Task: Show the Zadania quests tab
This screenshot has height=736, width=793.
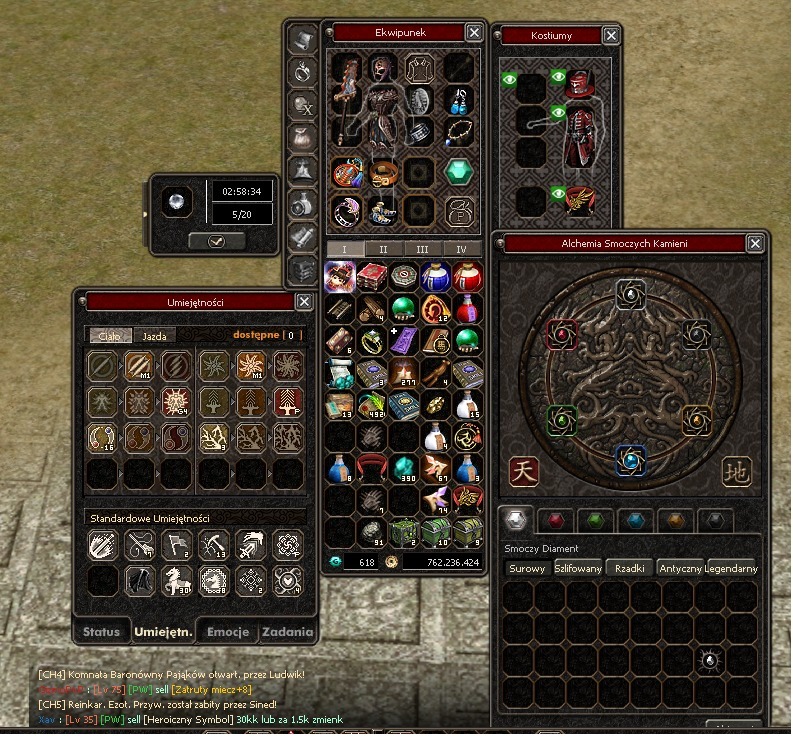Action: (x=288, y=632)
